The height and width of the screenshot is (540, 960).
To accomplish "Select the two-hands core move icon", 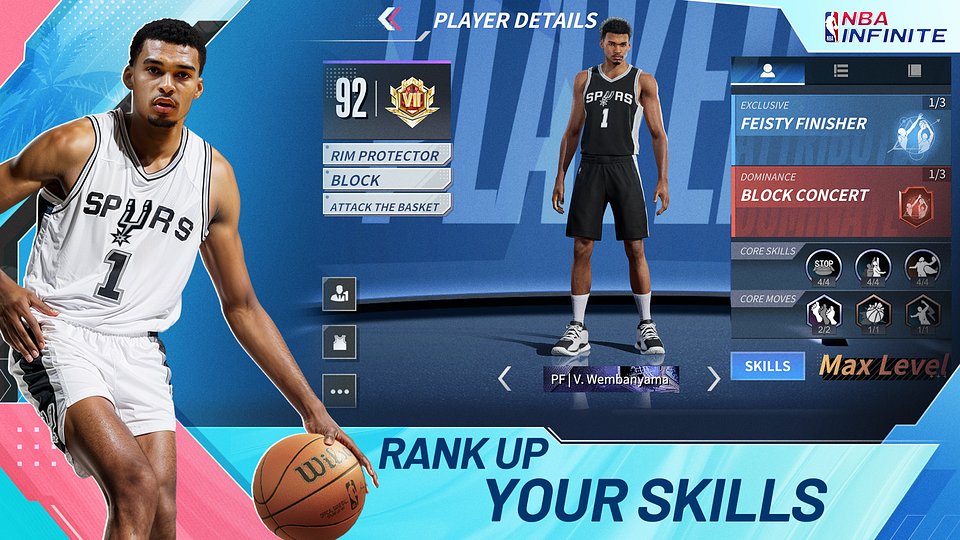I will (823, 314).
